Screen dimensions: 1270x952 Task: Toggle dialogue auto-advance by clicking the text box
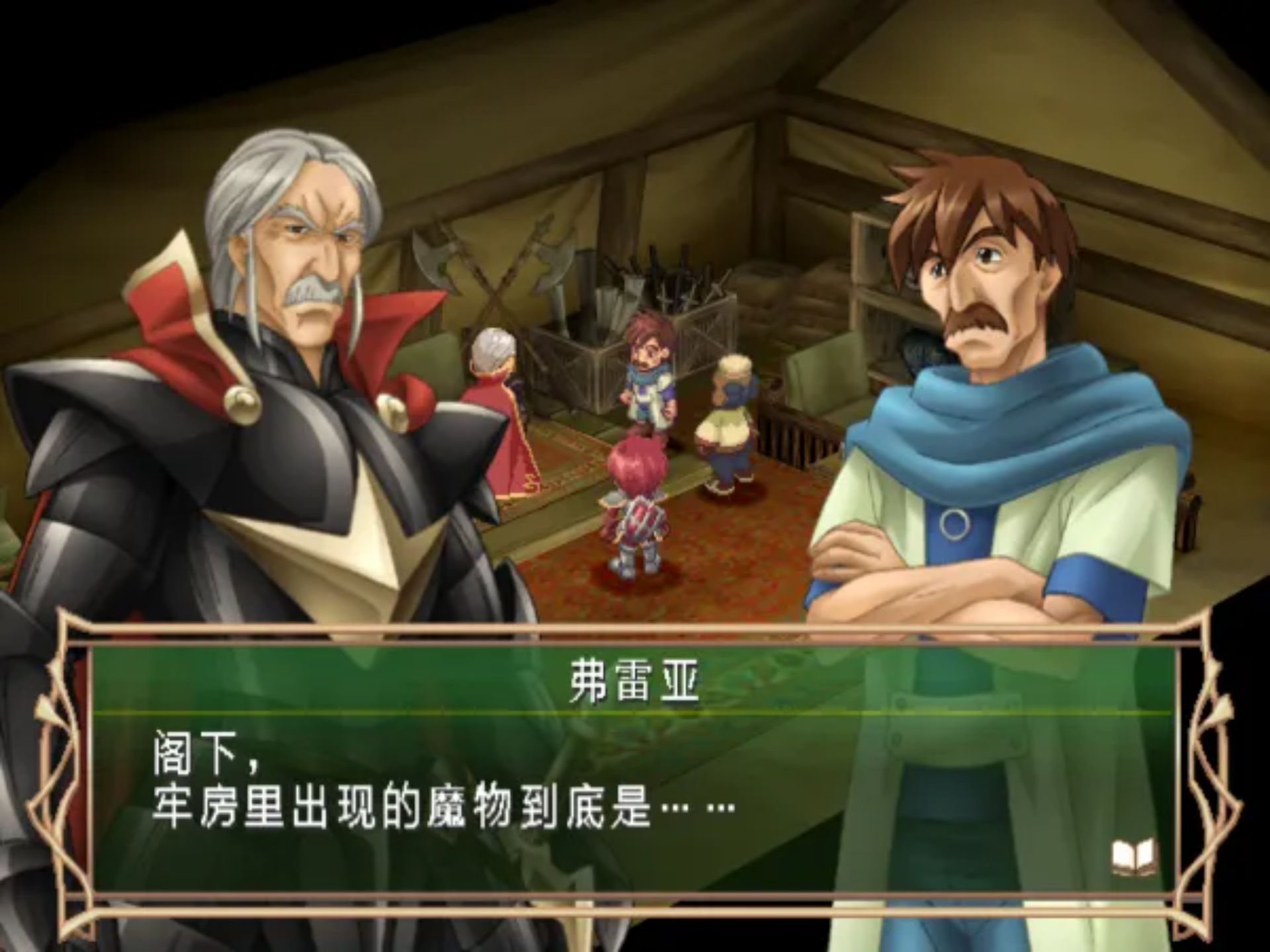click(x=635, y=793)
